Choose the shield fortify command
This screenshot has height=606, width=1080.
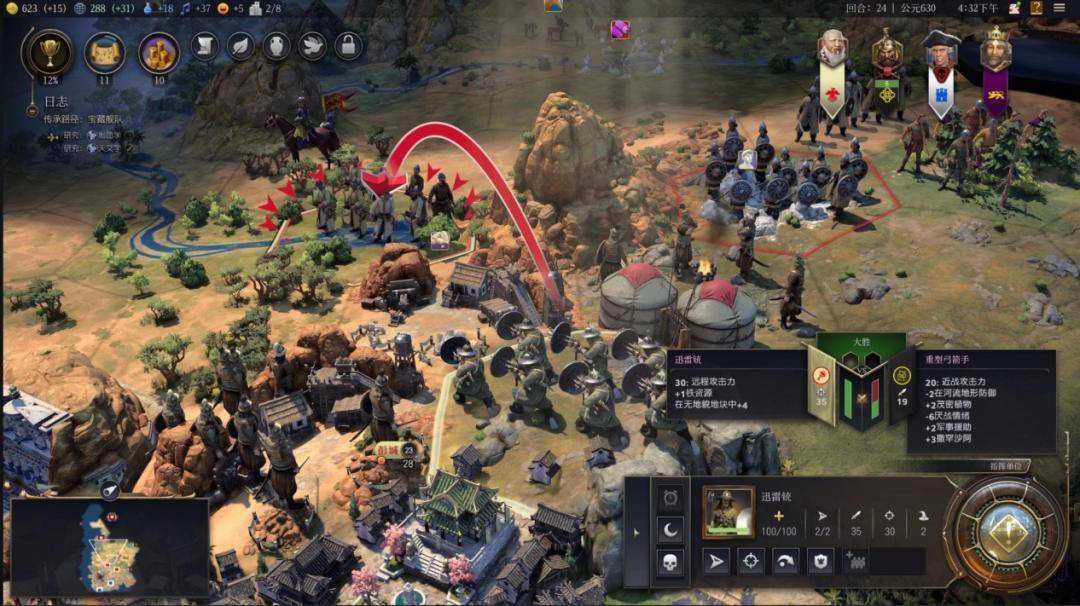(x=820, y=561)
